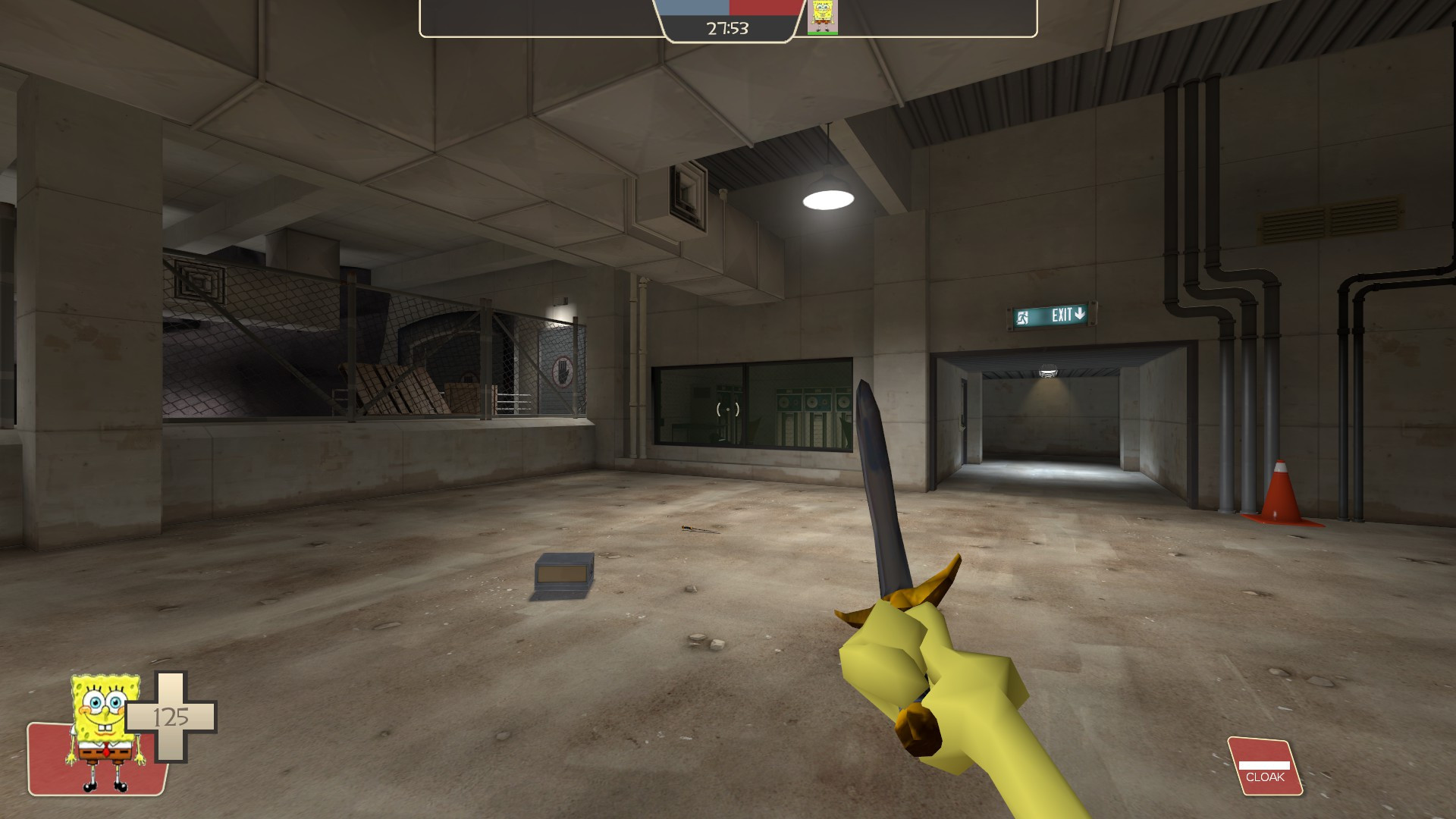Click the ceiling lamp above the room
This screenshot has height=819, width=1456.
828,199
